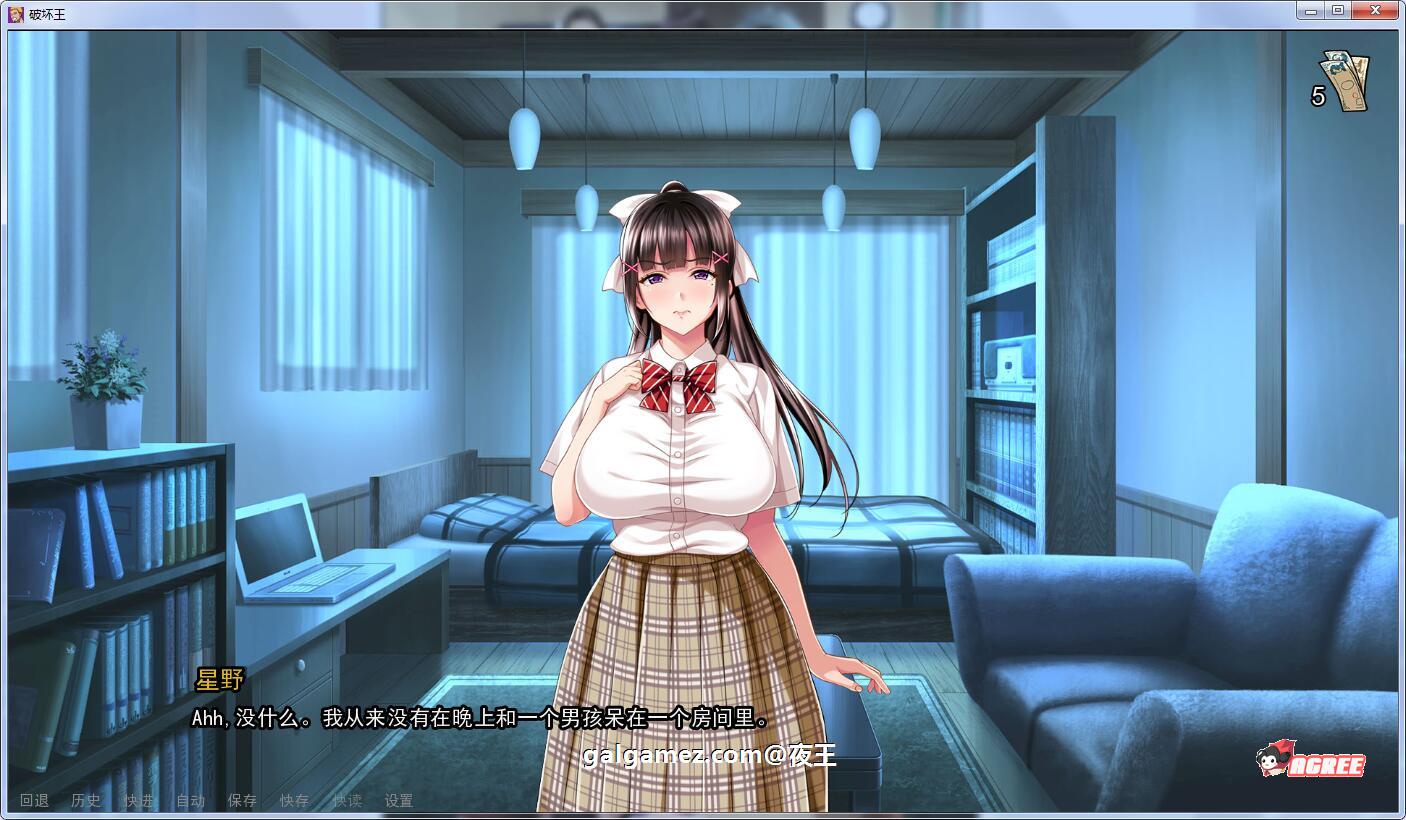Perform a 快存 quick save
The height and width of the screenshot is (820, 1406).
pos(294,800)
